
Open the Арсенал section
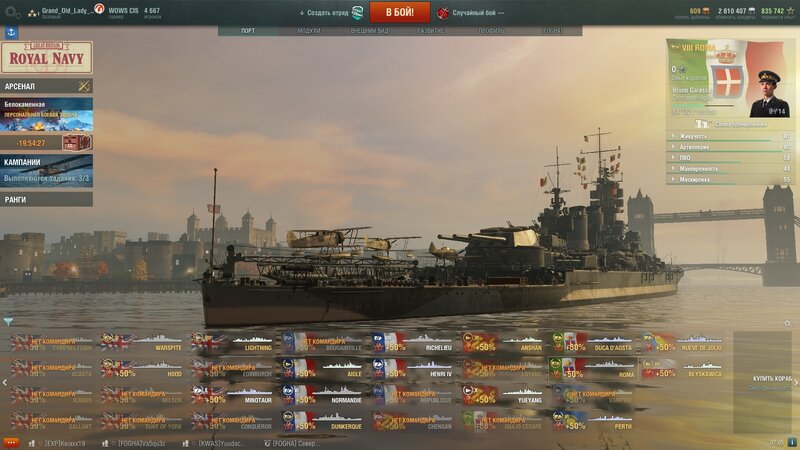46,86
